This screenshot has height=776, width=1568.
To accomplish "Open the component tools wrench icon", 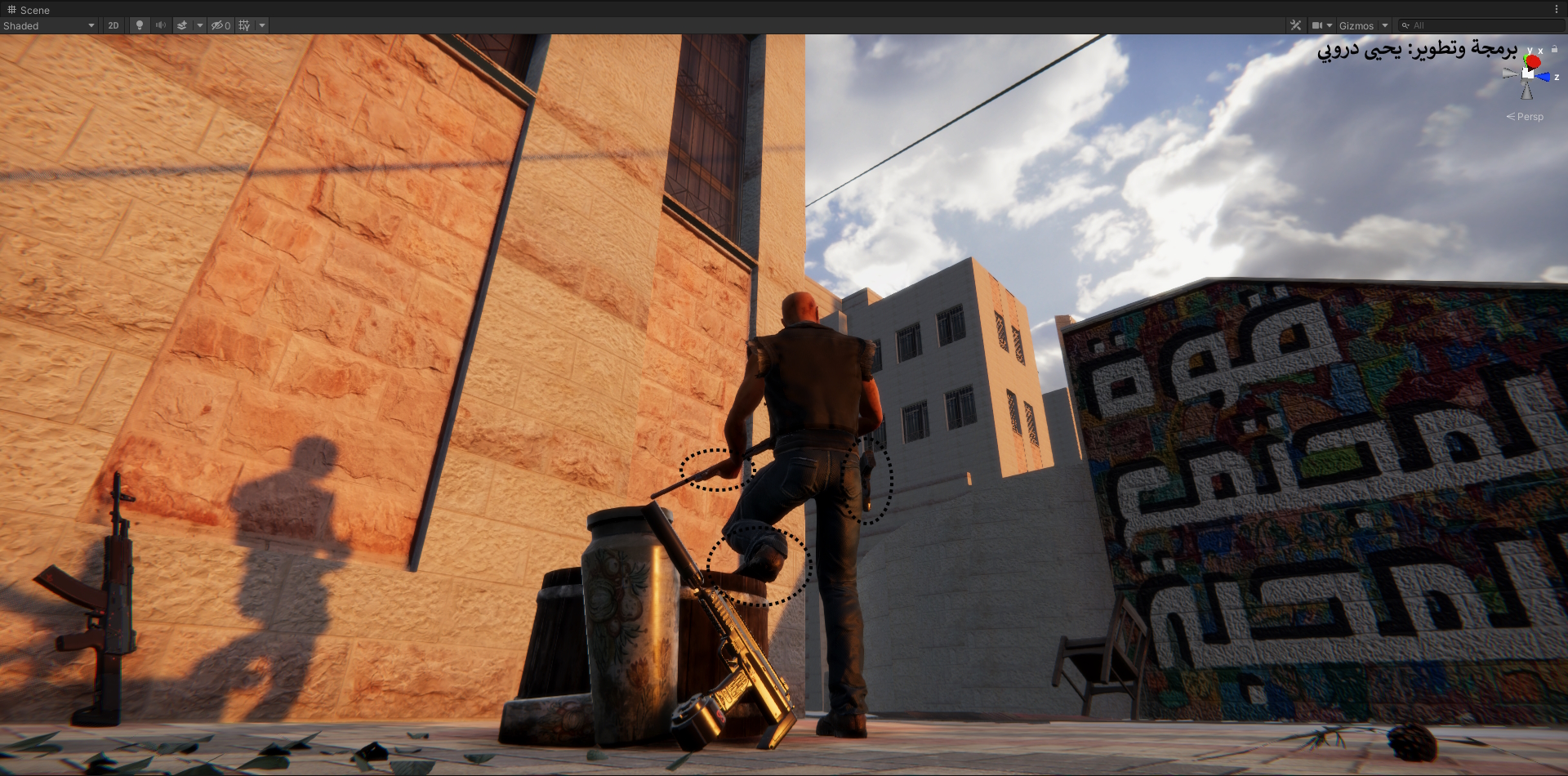I will [1295, 25].
